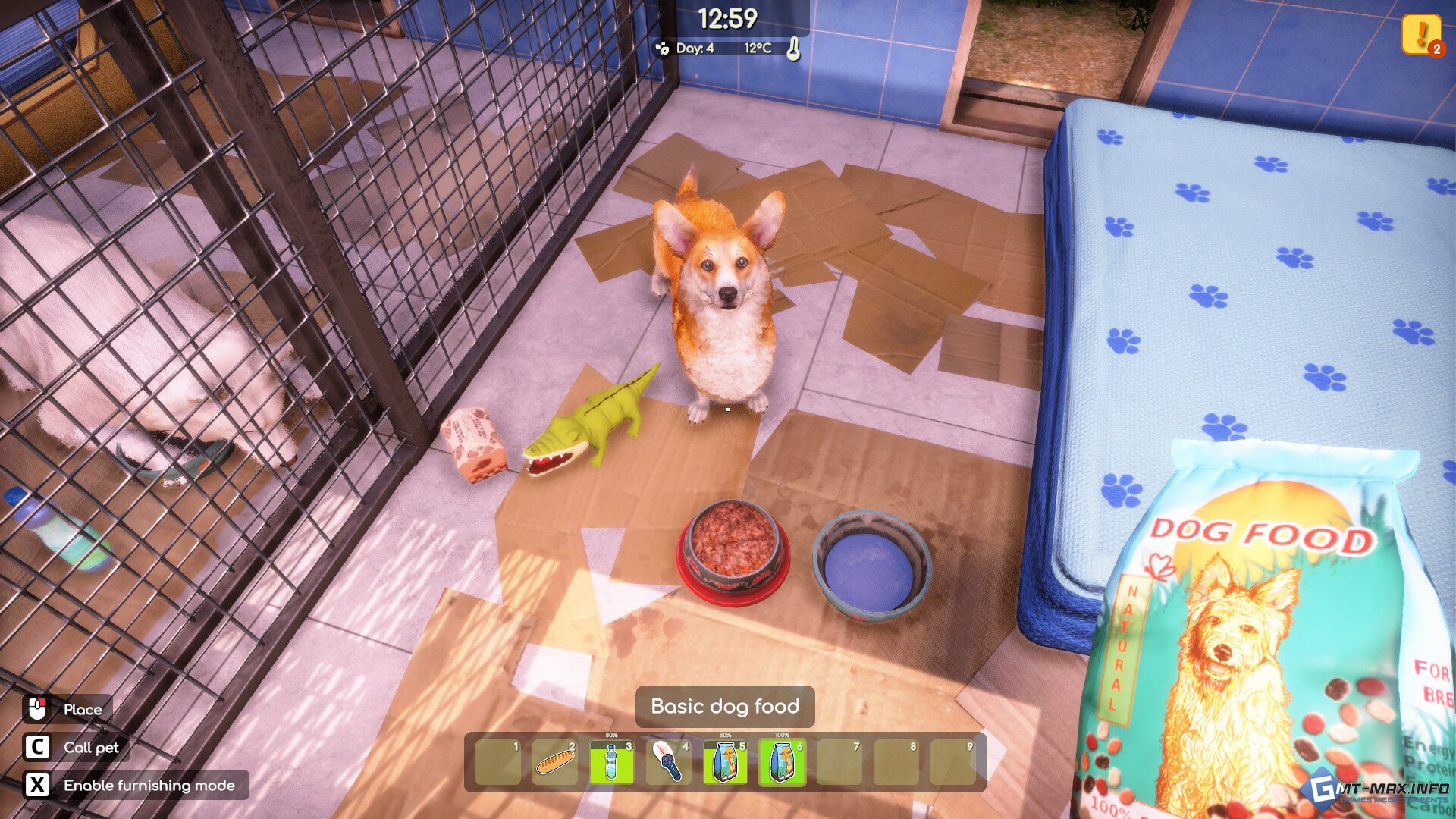Screen dimensions: 1456x819
Task: Click the highlighted dog food bag in slot 6
Action: point(782,762)
